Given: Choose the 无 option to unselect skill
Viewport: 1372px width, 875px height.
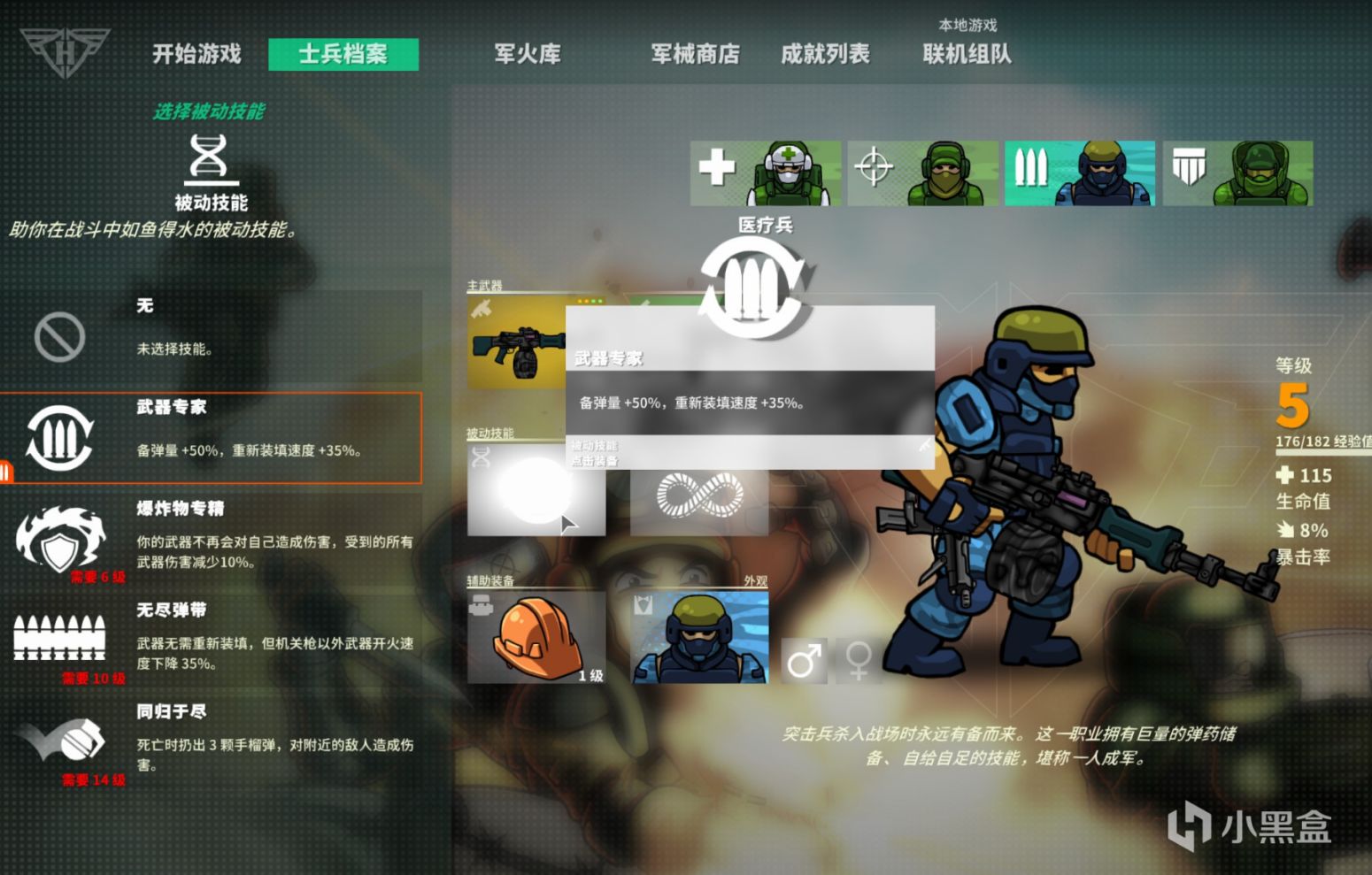Looking at the screenshot, I should [59, 334].
